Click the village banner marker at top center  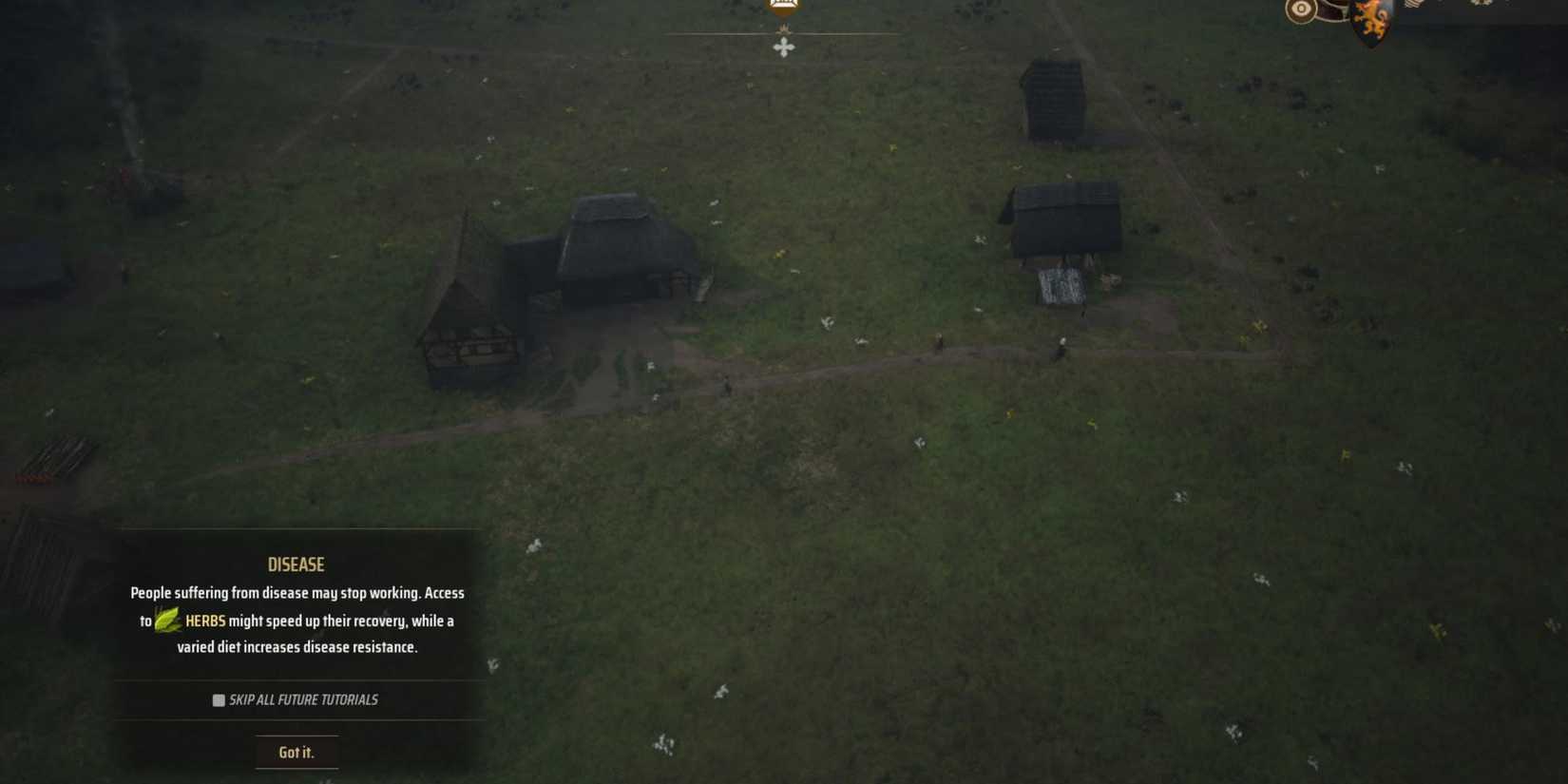point(784,8)
